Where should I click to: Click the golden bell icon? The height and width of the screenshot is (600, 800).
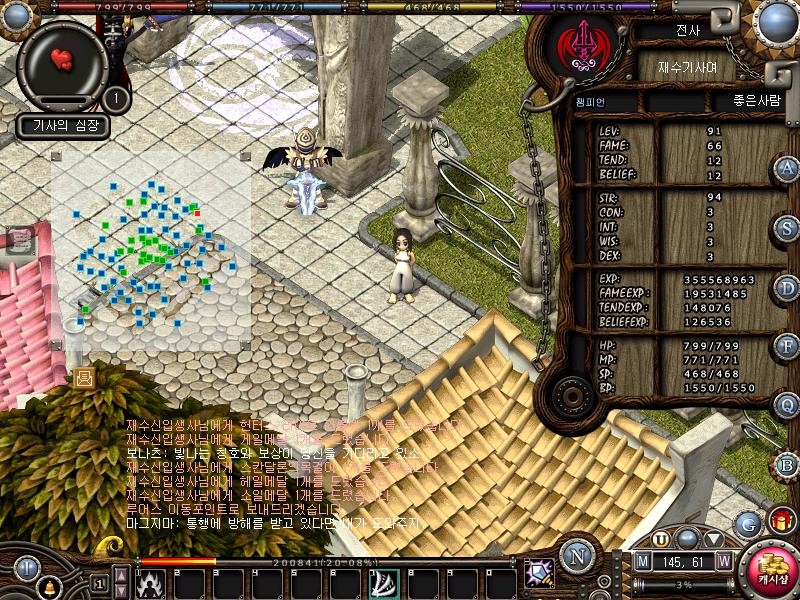coord(47,589)
